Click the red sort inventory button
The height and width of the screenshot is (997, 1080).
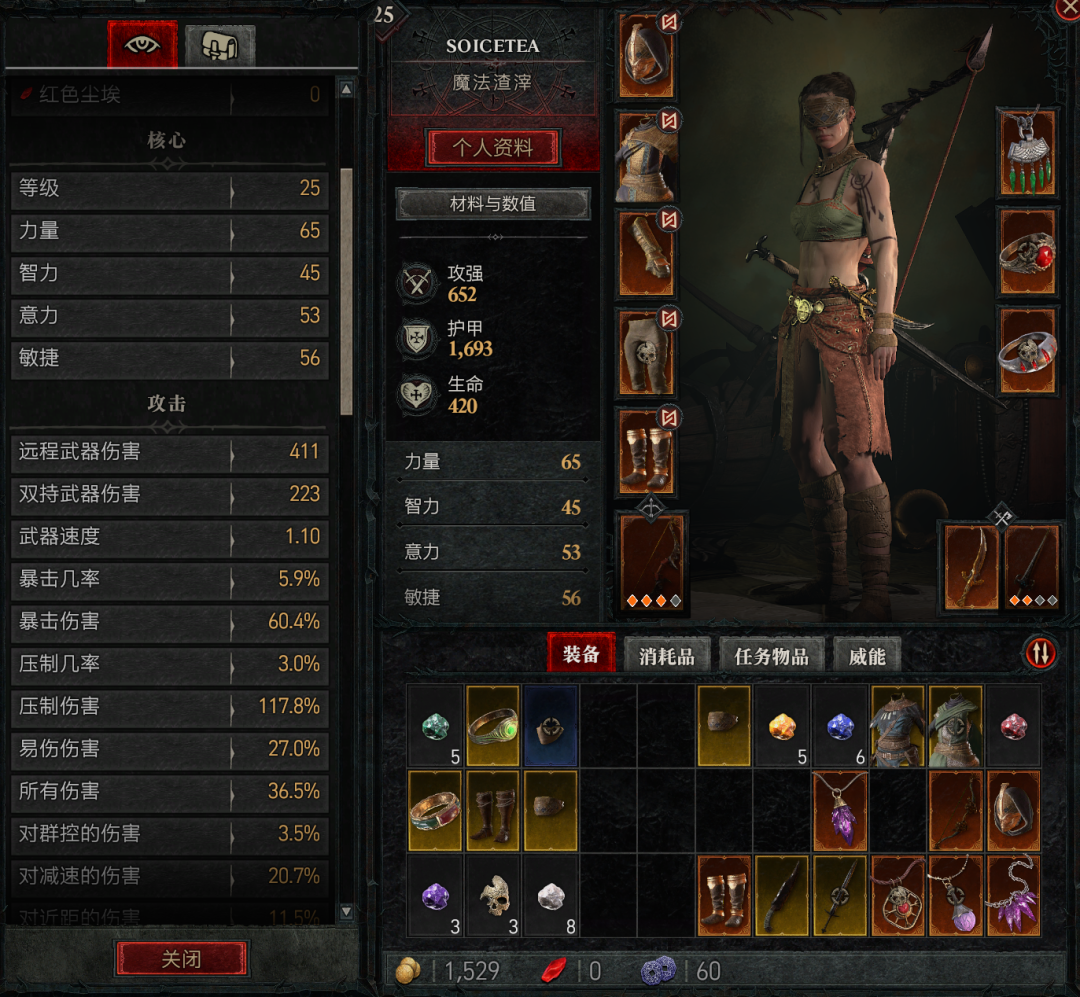click(1040, 653)
